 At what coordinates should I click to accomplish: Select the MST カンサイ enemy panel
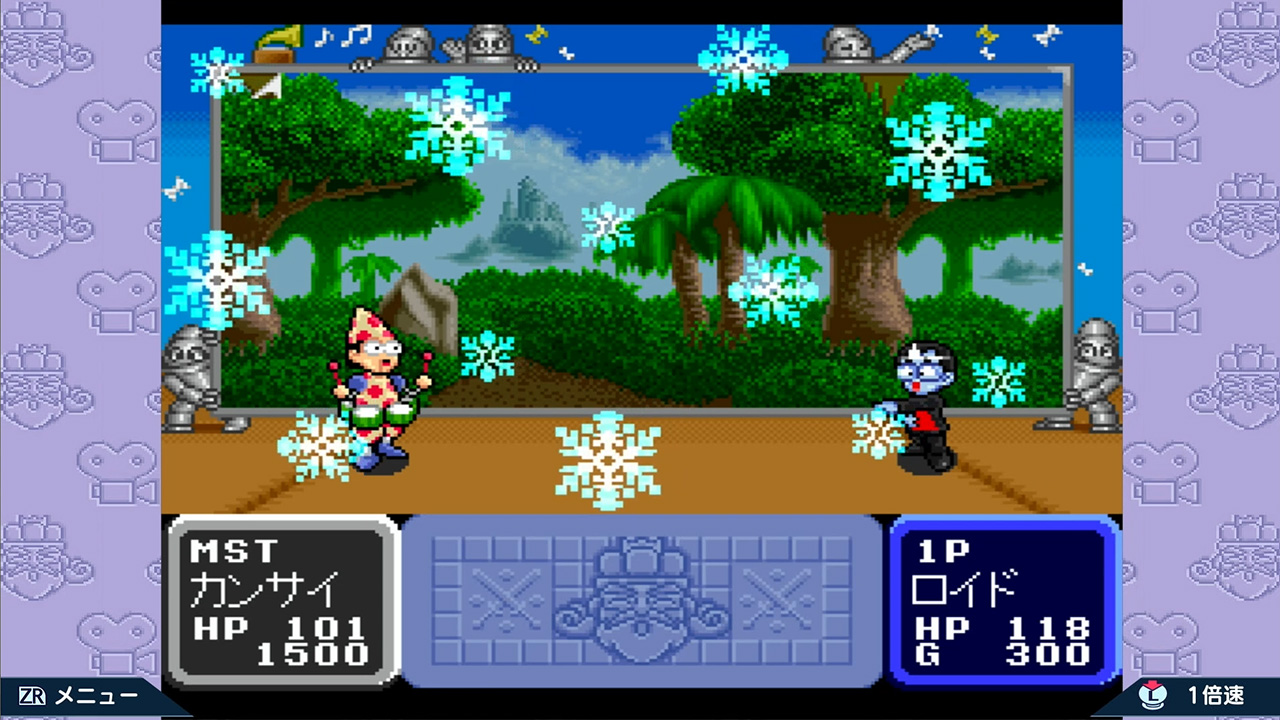[x=281, y=600]
